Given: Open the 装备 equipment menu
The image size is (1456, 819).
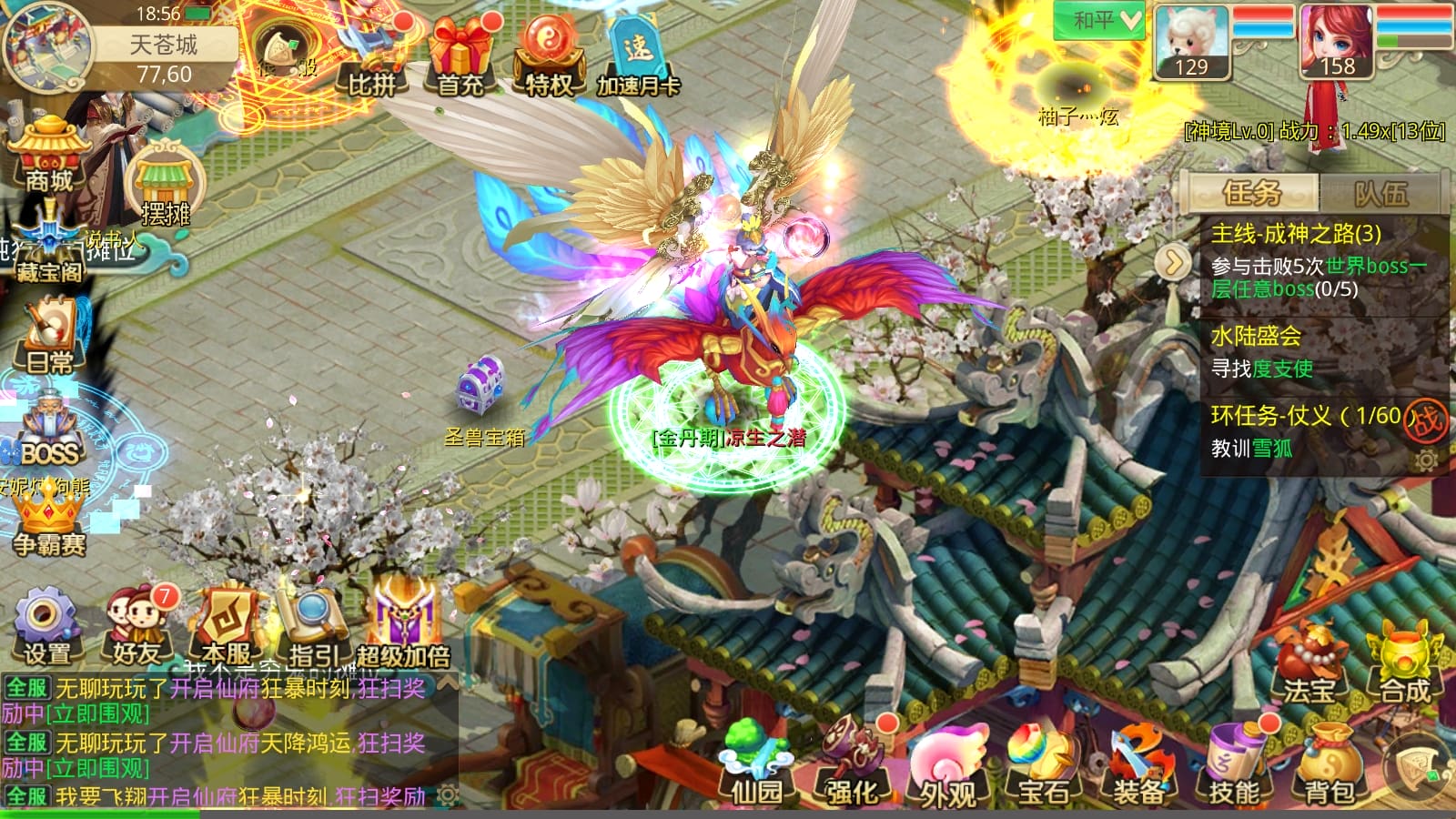Looking at the screenshot, I should click(1138, 766).
